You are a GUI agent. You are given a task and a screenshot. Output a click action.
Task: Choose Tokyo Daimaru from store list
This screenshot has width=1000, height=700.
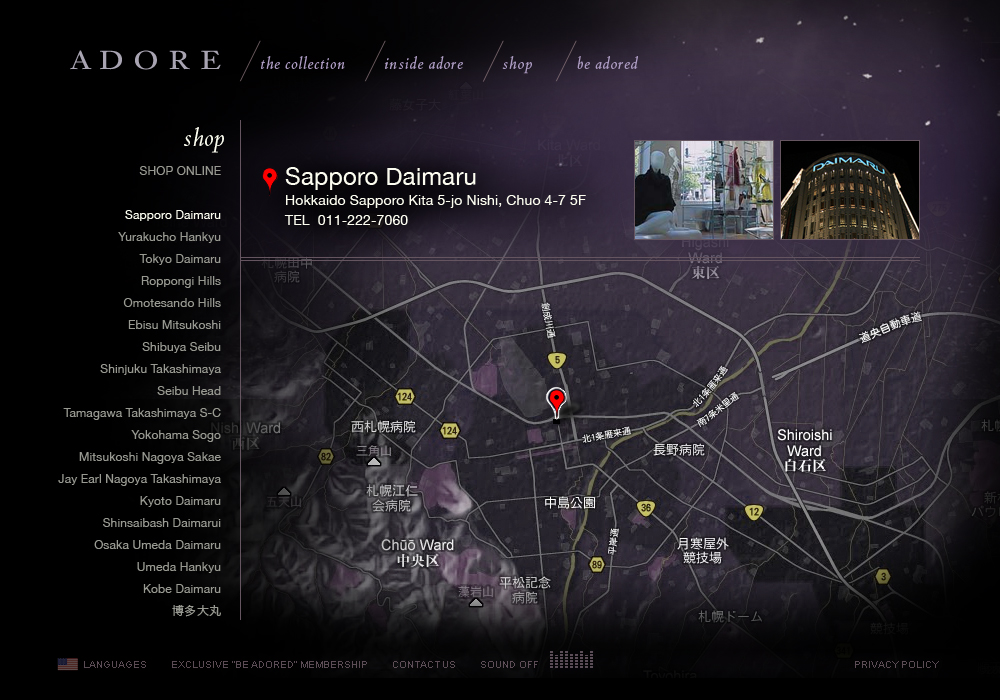point(180,259)
